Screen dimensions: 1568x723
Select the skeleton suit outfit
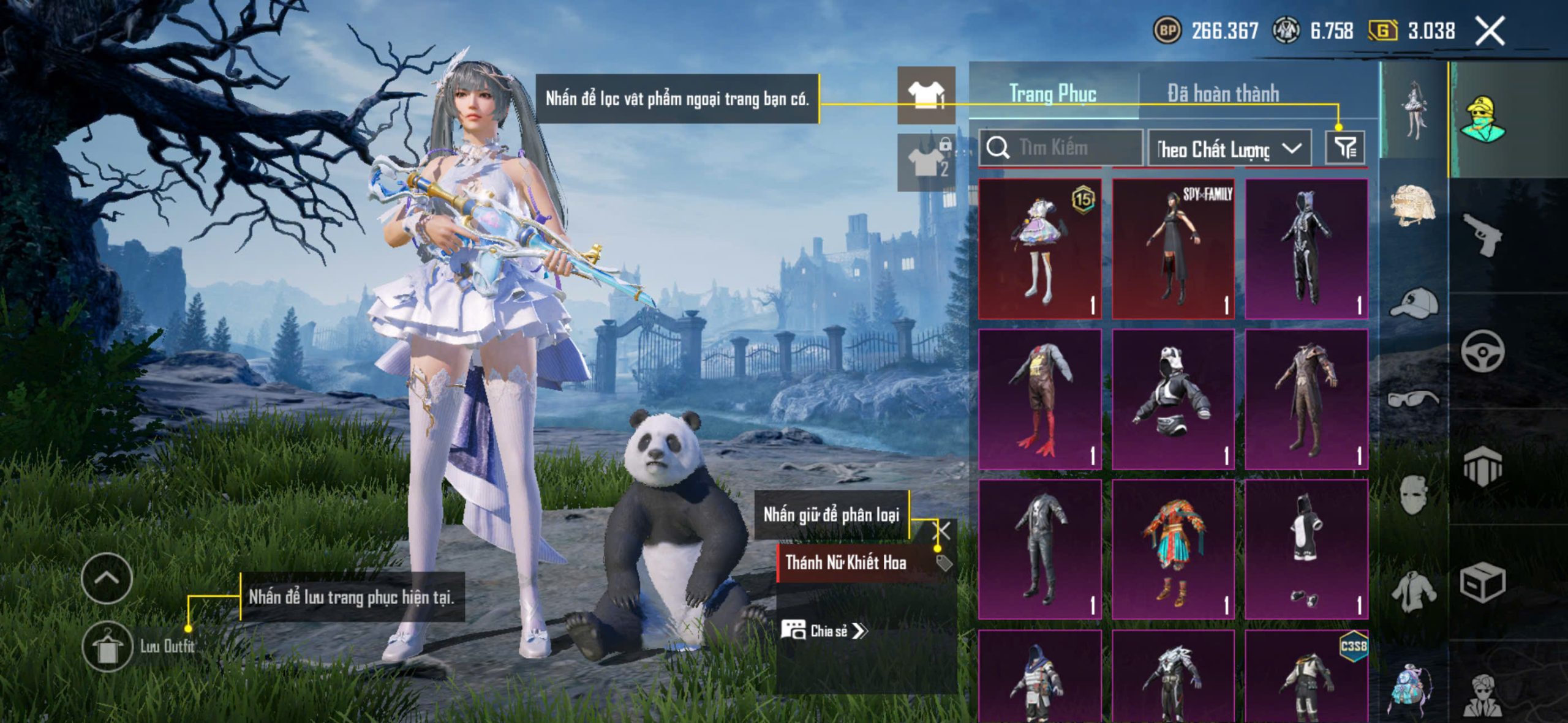[1306, 249]
